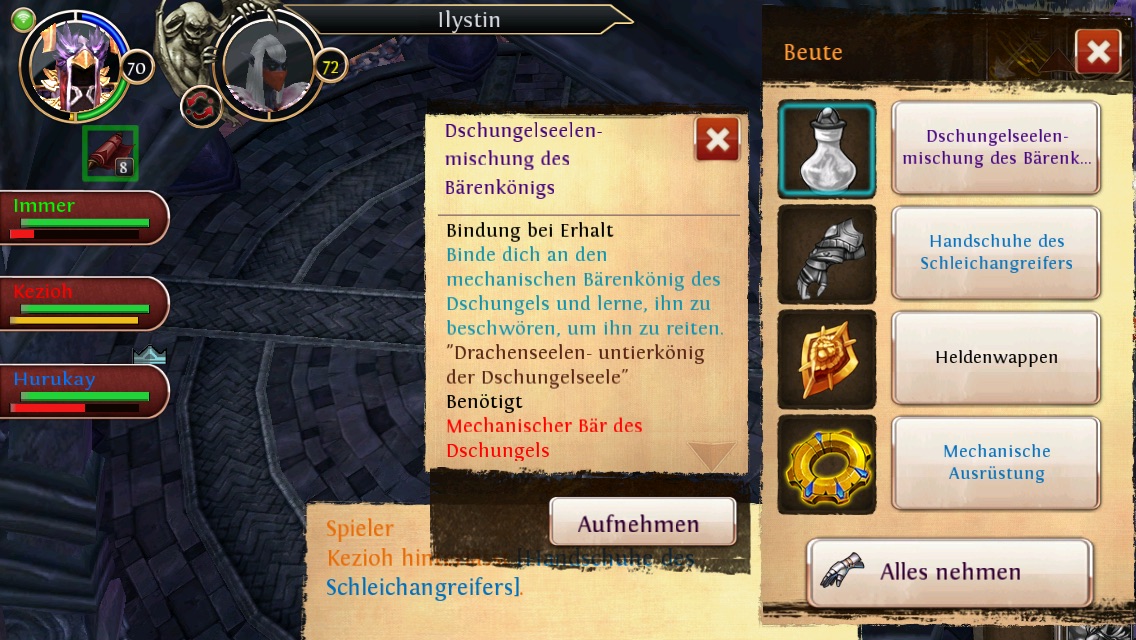Close the Dschungelseelenmischung item tooltip
The image size is (1136, 640).
(717, 140)
